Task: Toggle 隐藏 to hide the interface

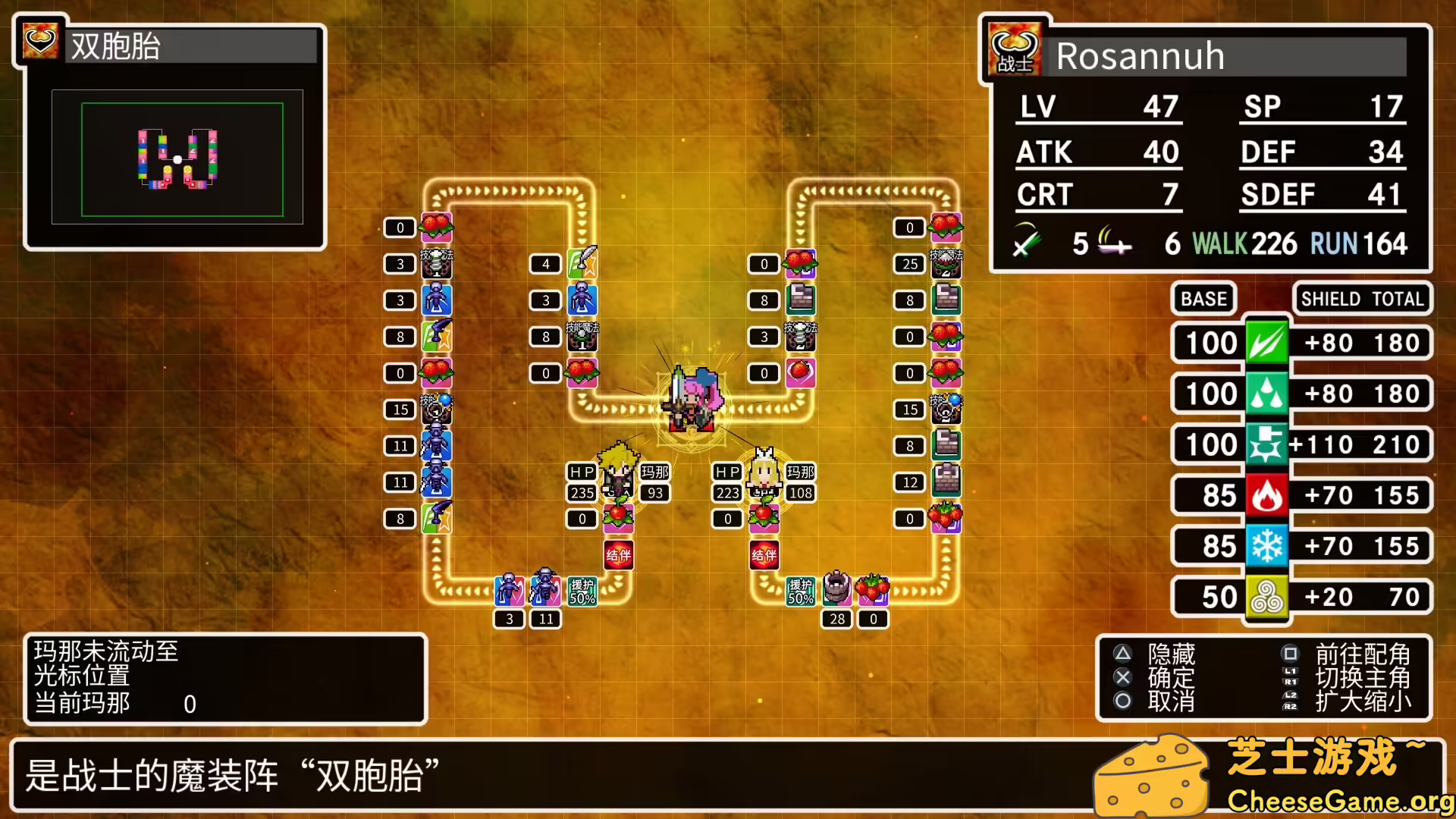Action: [1172, 654]
